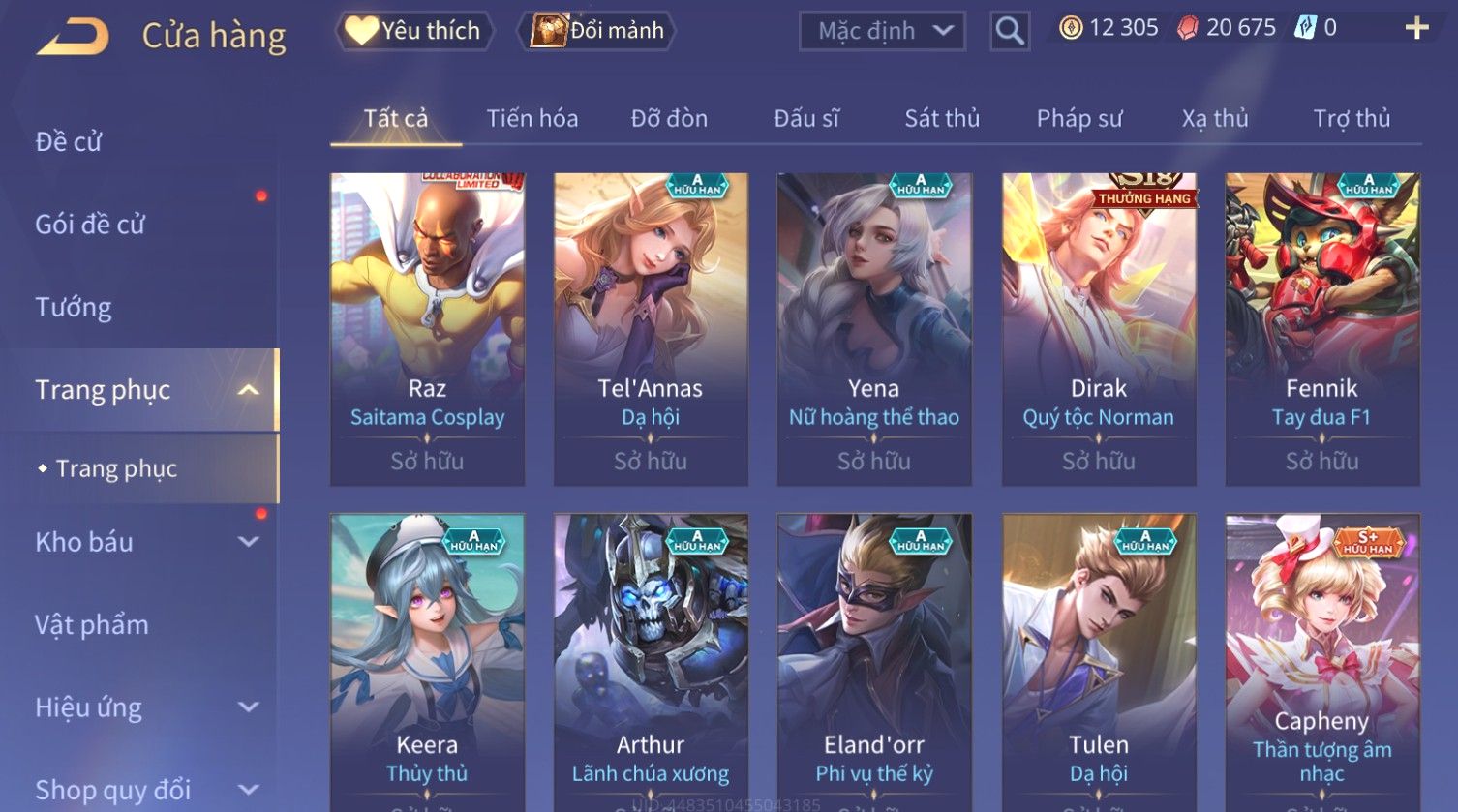The width and height of the screenshot is (1458, 812).
Task: Switch to the Tiến hóa tab
Action: coord(532,119)
